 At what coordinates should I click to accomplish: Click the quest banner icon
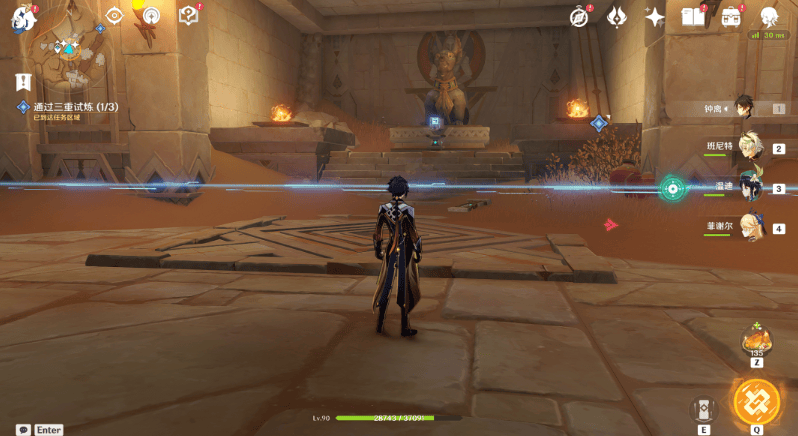pyautogui.click(x=23, y=81)
